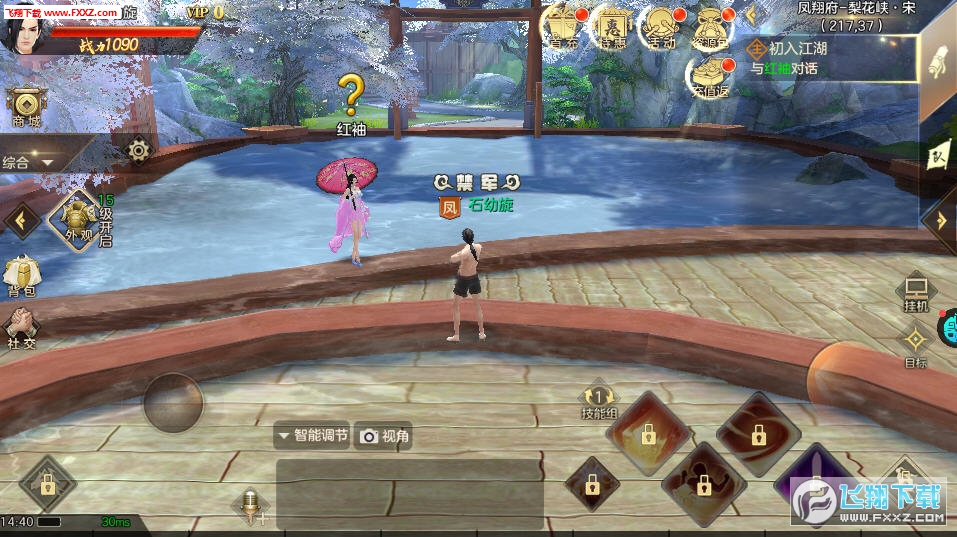Open the gear settings icon
The image size is (957, 537).
click(x=138, y=151)
